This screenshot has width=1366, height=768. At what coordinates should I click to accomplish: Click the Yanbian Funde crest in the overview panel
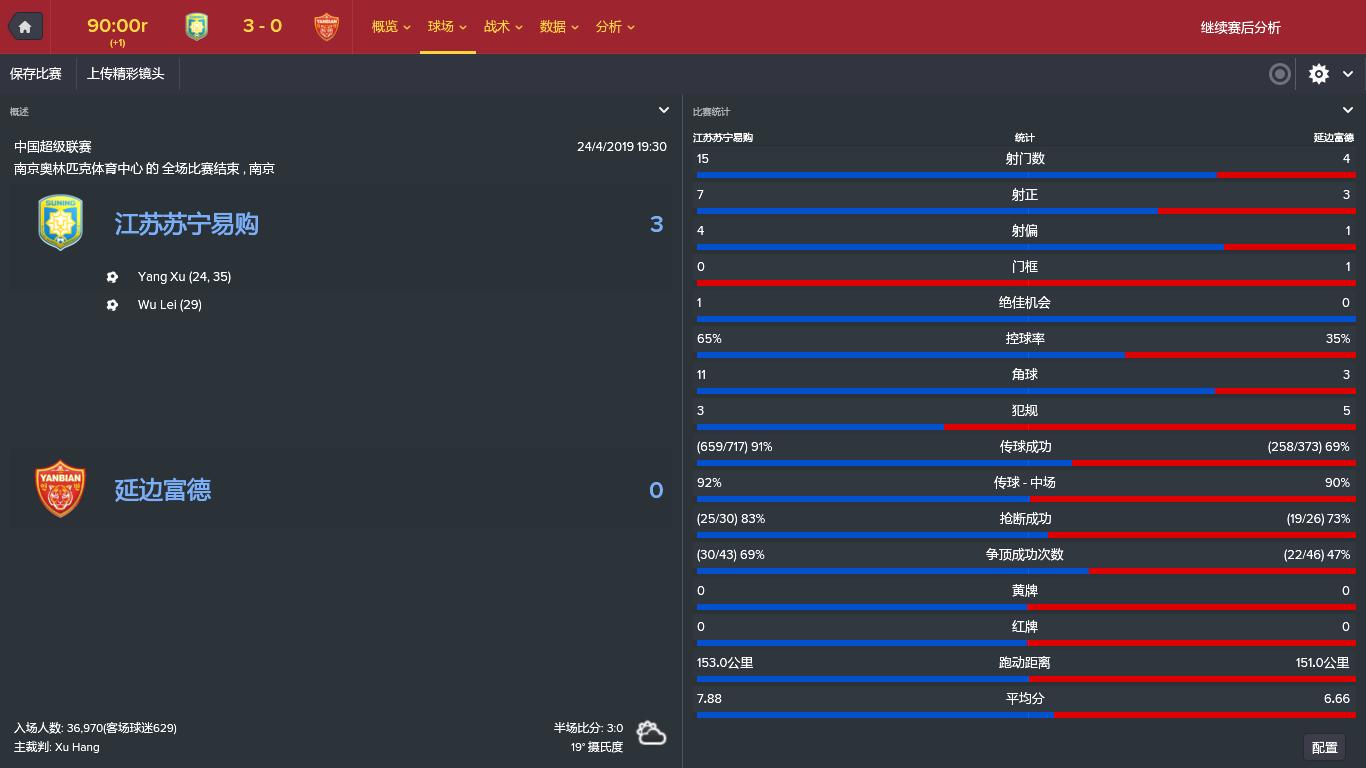(60, 488)
